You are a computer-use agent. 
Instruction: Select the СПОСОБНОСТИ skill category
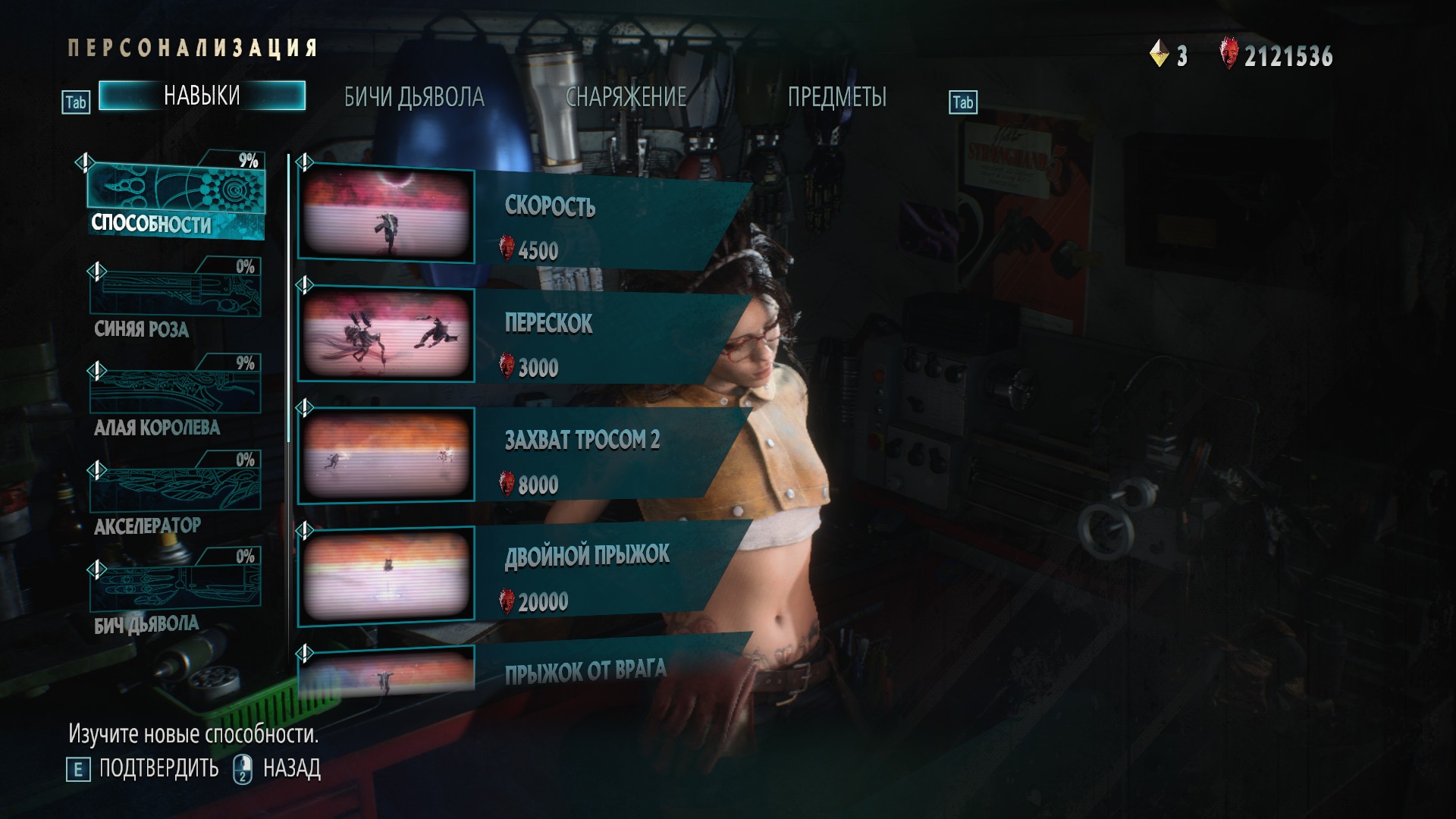[x=176, y=197]
